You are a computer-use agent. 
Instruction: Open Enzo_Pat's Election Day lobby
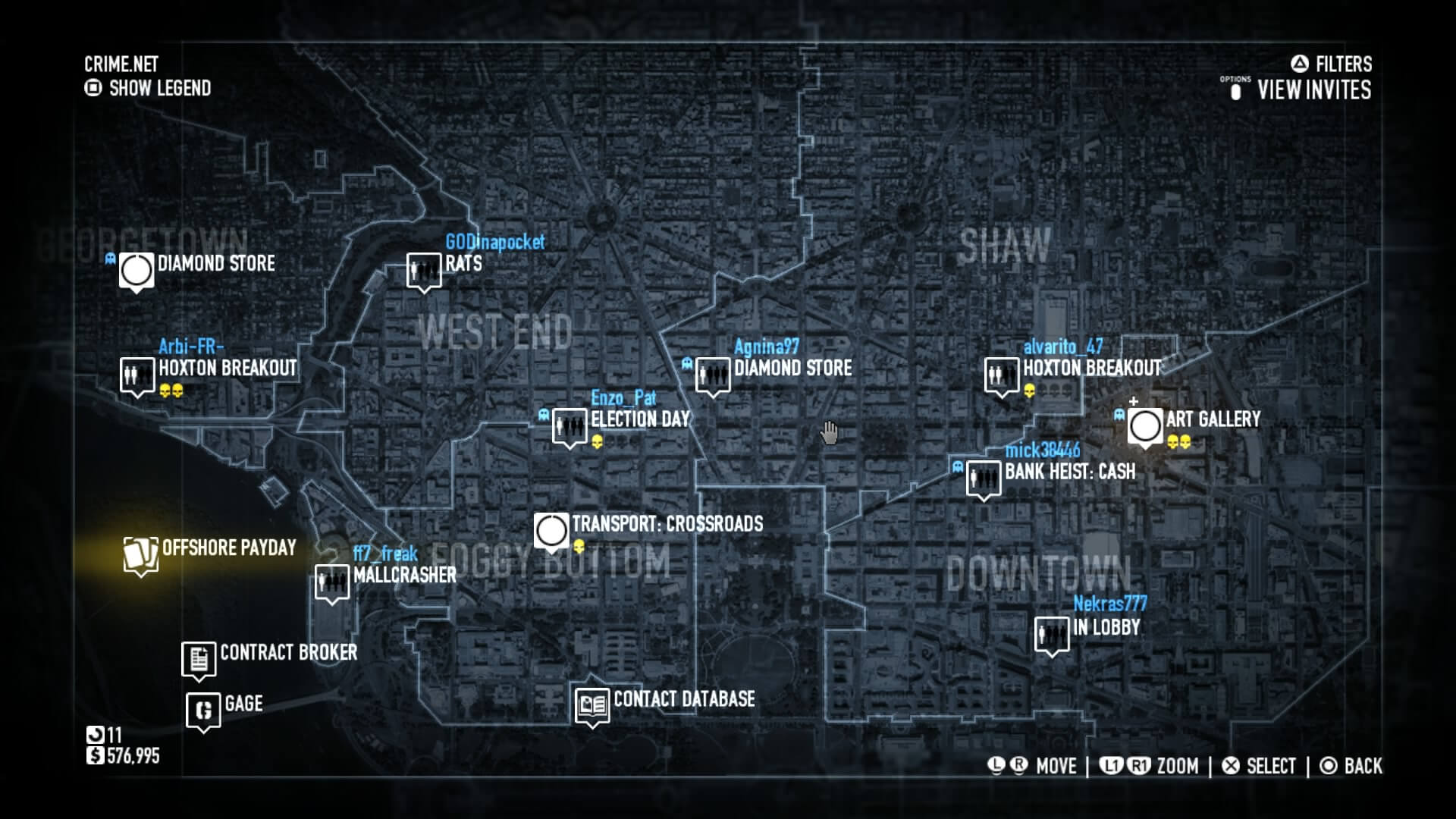pos(570,425)
